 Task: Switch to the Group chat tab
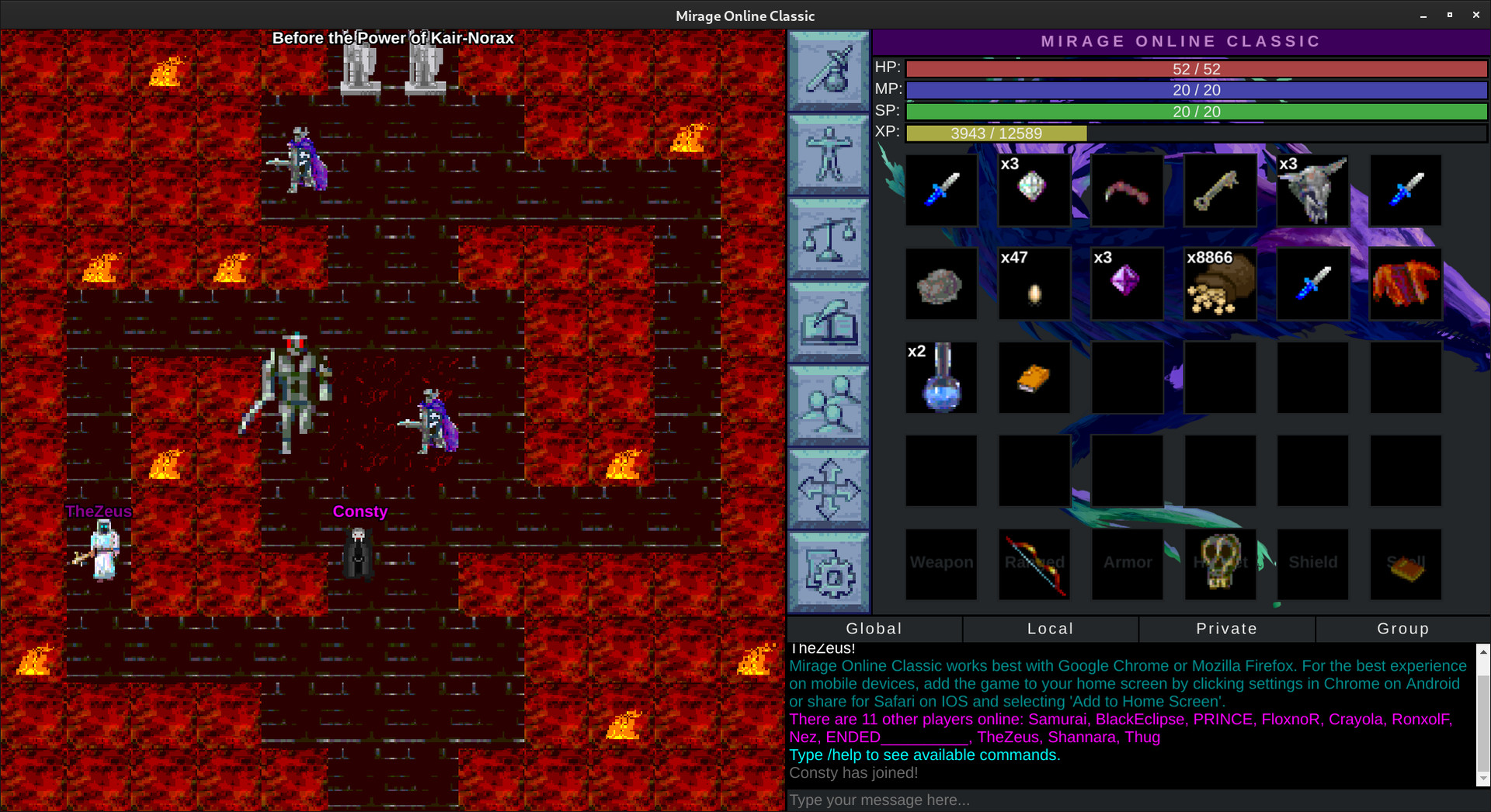click(x=1402, y=629)
